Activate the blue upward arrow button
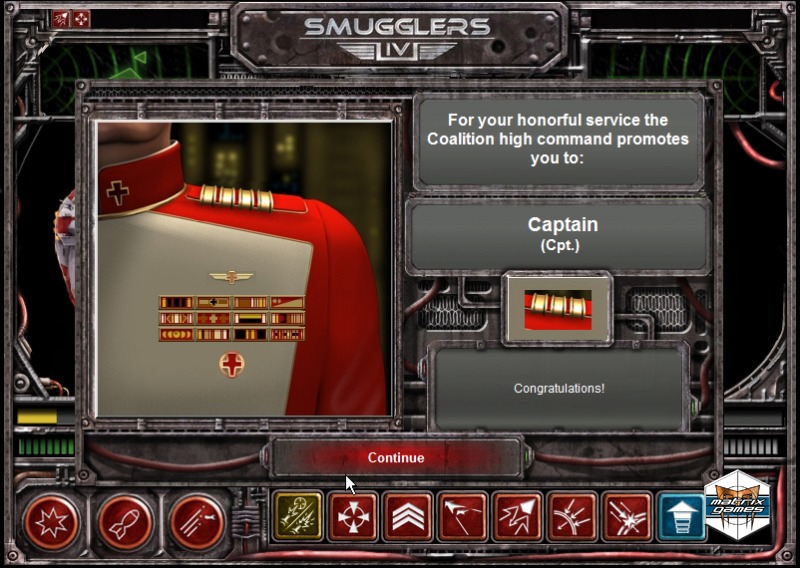 click(x=682, y=517)
